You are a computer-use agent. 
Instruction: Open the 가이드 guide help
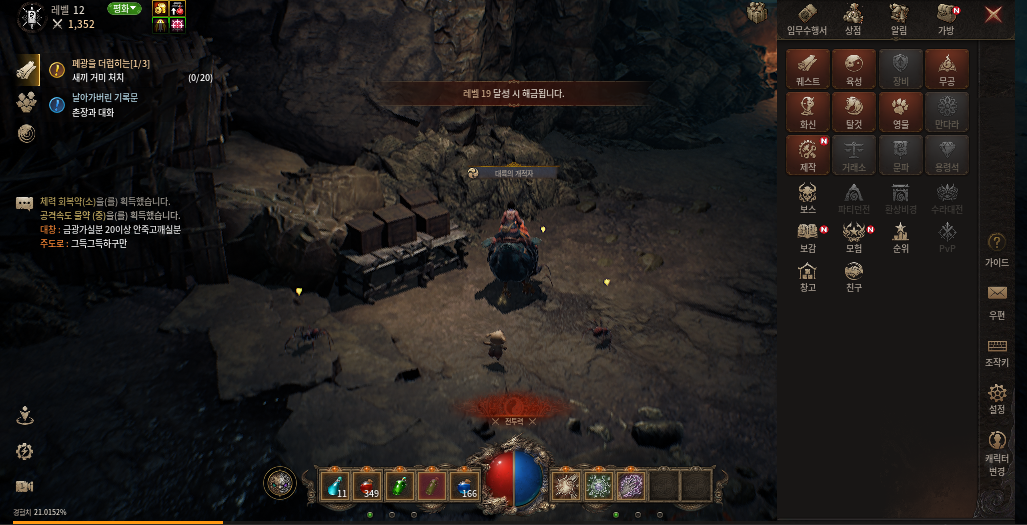click(997, 248)
